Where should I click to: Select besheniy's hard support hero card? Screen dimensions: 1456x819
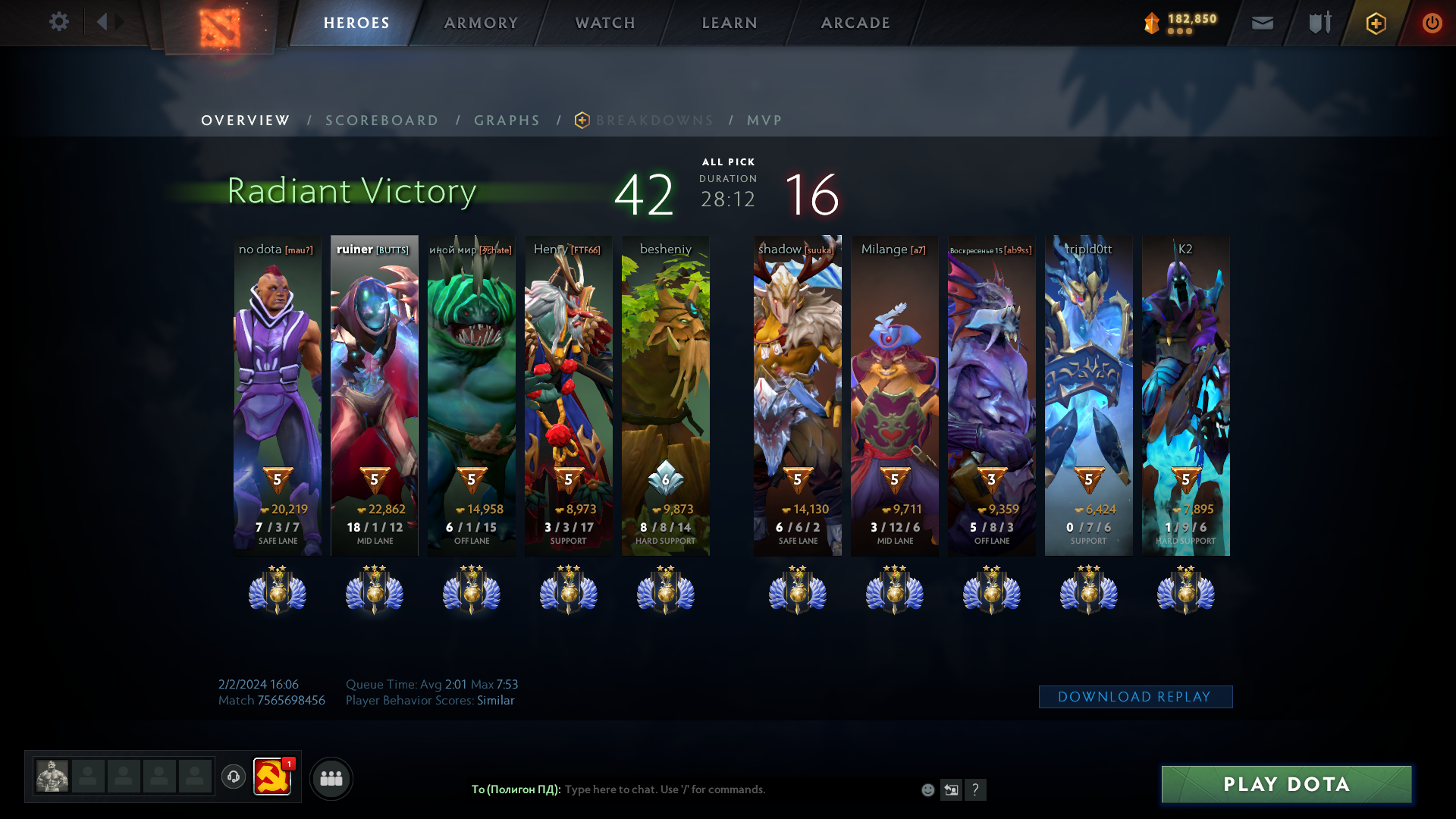[666, 395]
